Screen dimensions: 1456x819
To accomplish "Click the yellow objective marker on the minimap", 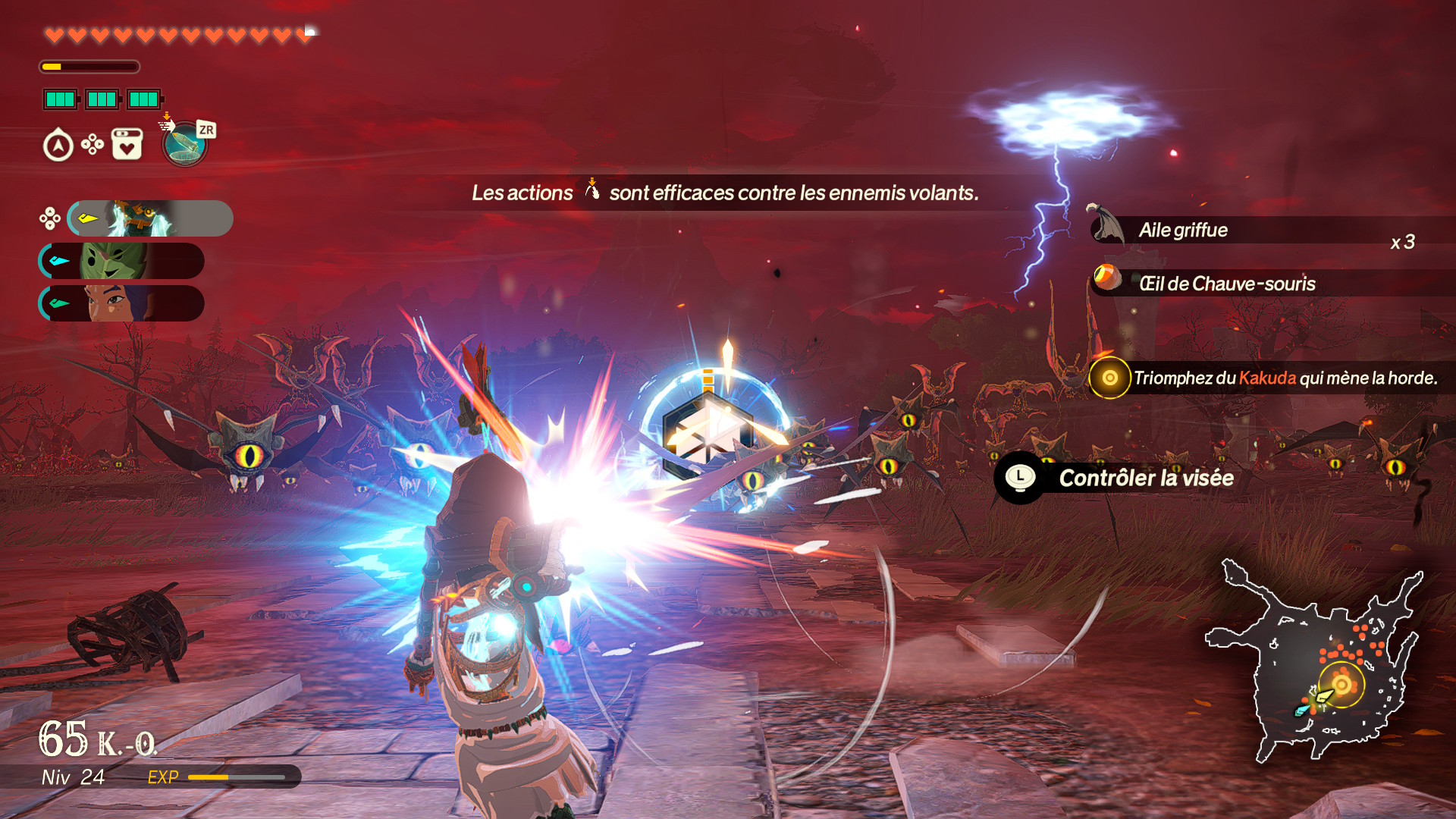I will pos(1341,685).
